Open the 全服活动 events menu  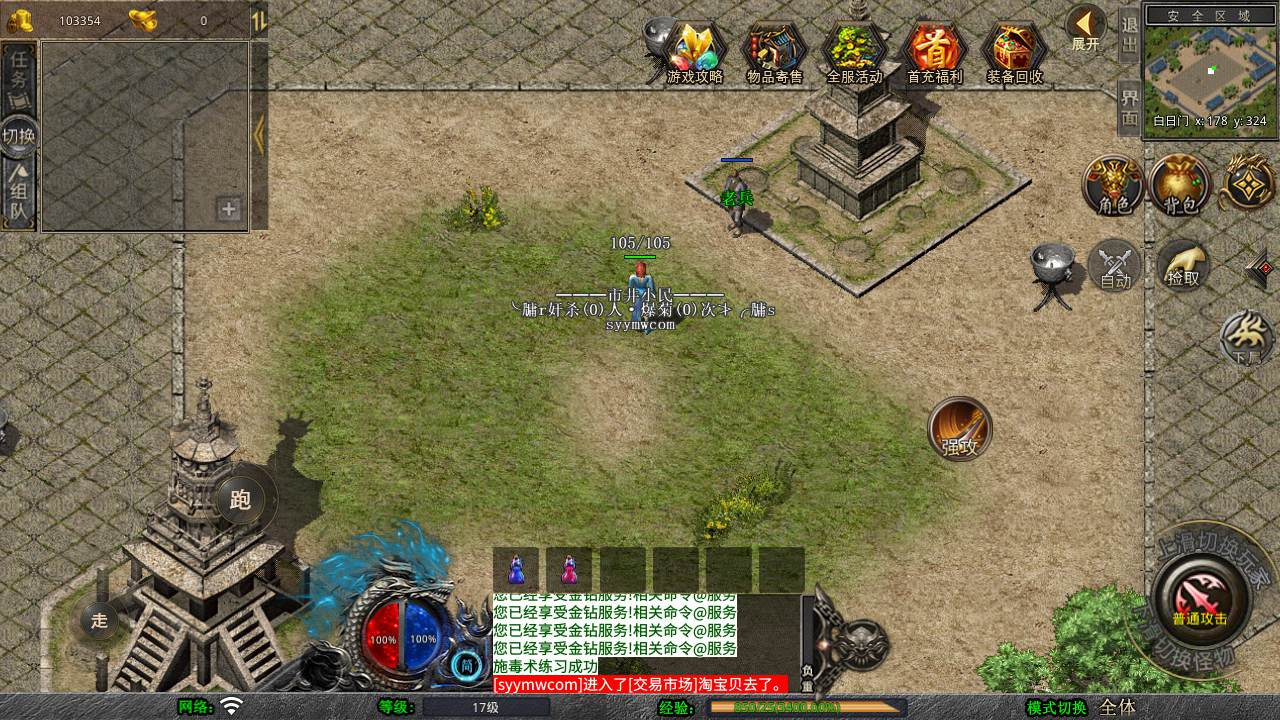point(855,51)
